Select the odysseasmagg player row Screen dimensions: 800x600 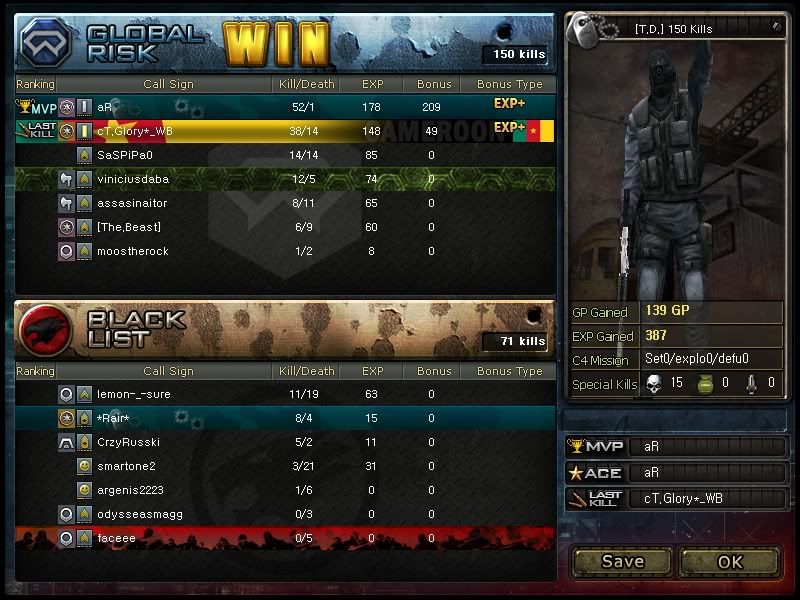[139, 514]
